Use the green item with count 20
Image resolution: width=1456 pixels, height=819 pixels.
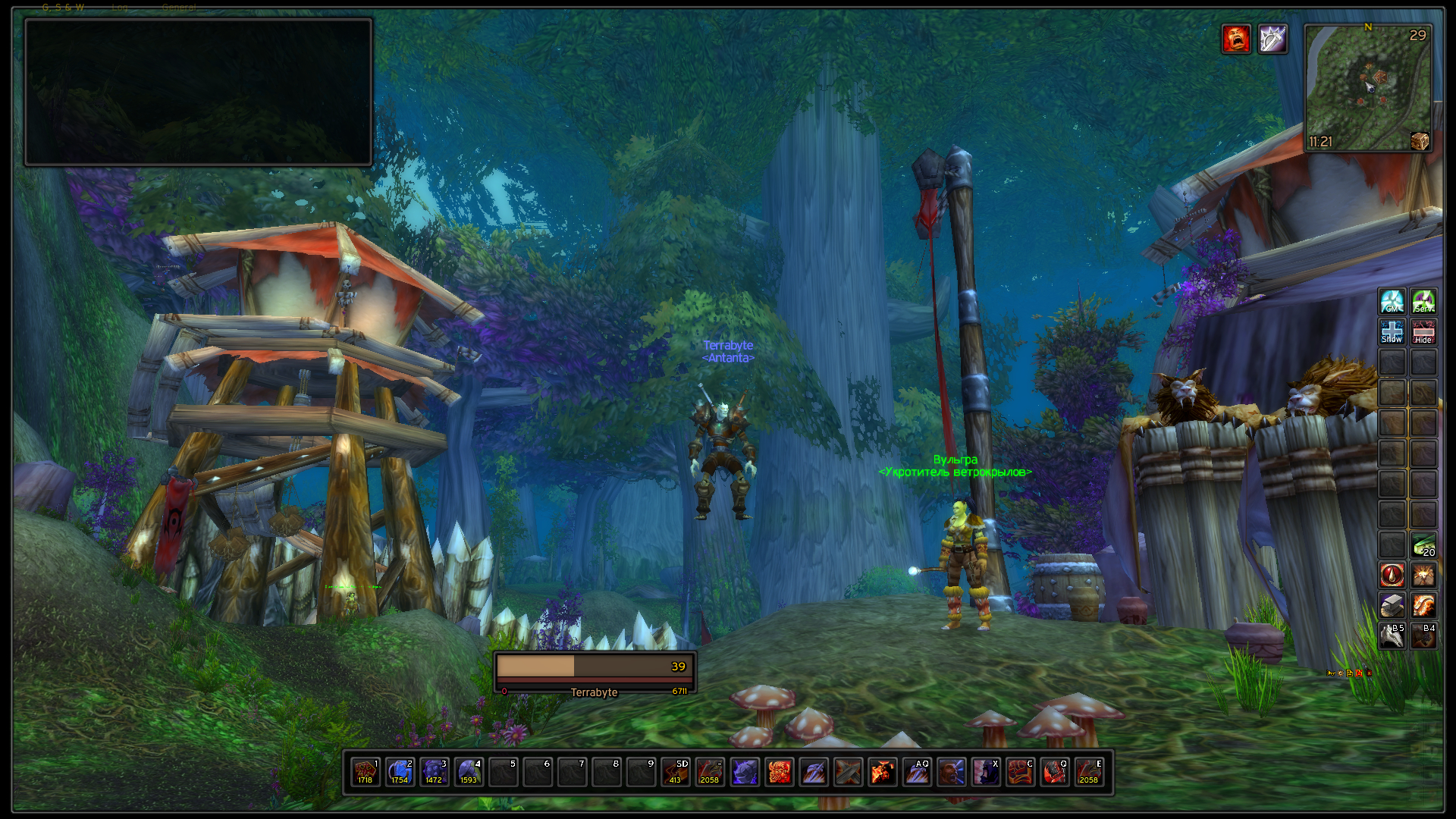pos(1423,544)
